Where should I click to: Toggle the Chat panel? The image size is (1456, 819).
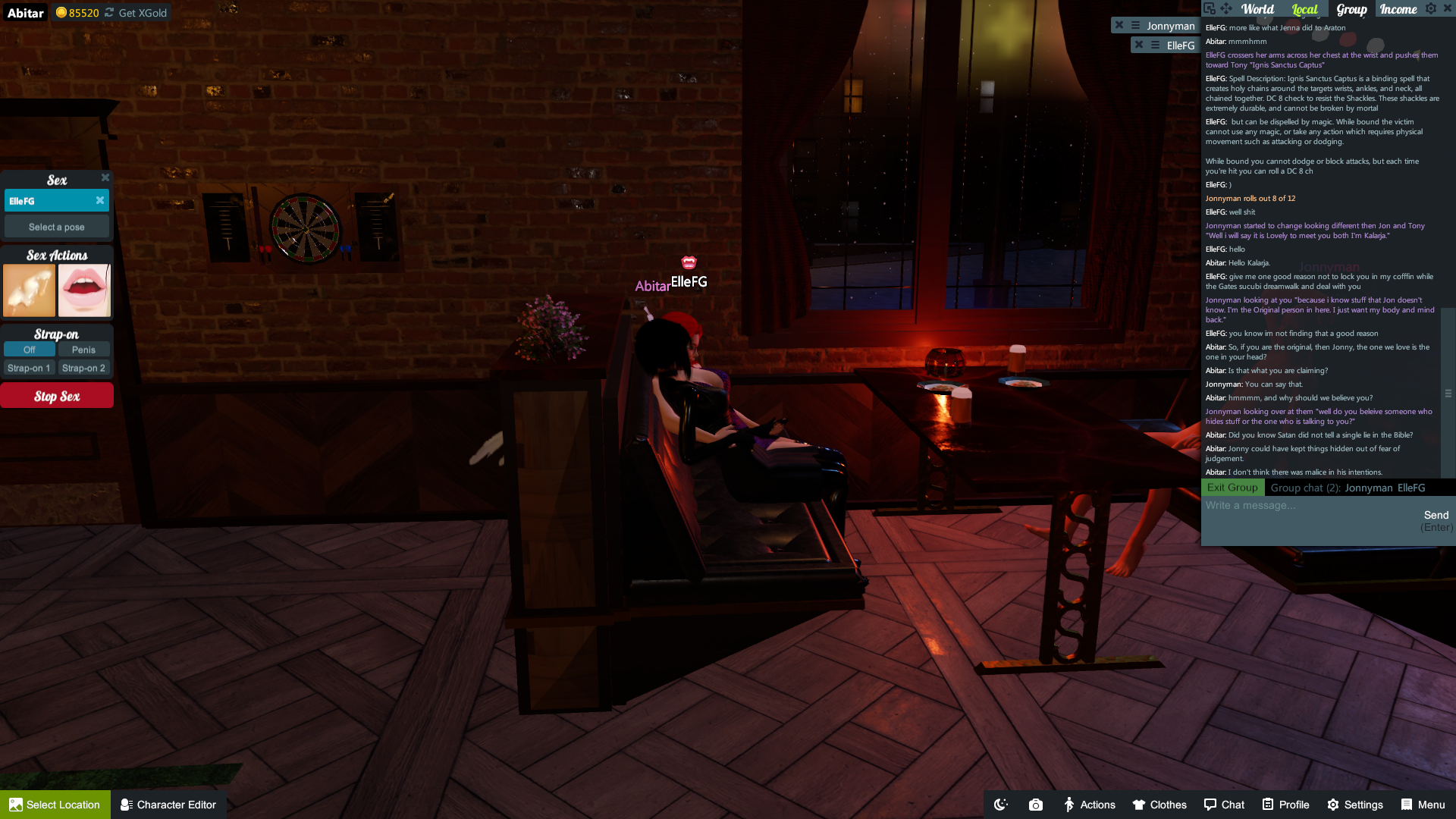(x=1224, y=805)
